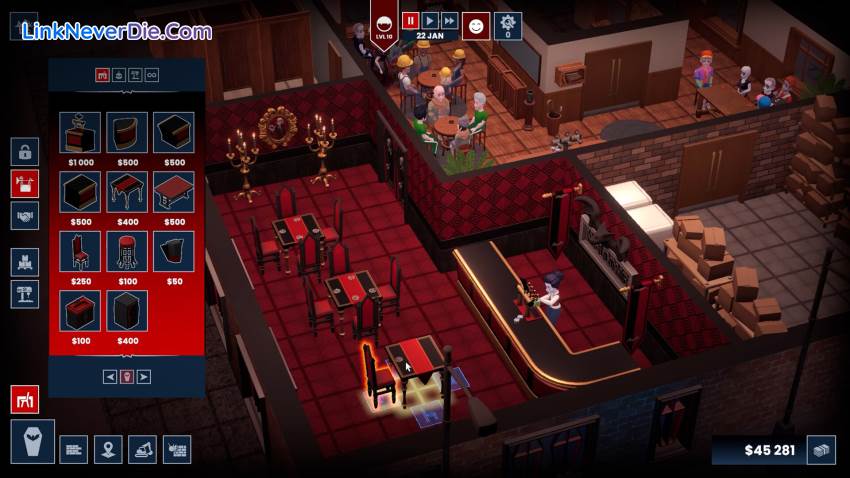850x478 pixels.
Task: Pause the game with the pause button
Action: [410, 20]
